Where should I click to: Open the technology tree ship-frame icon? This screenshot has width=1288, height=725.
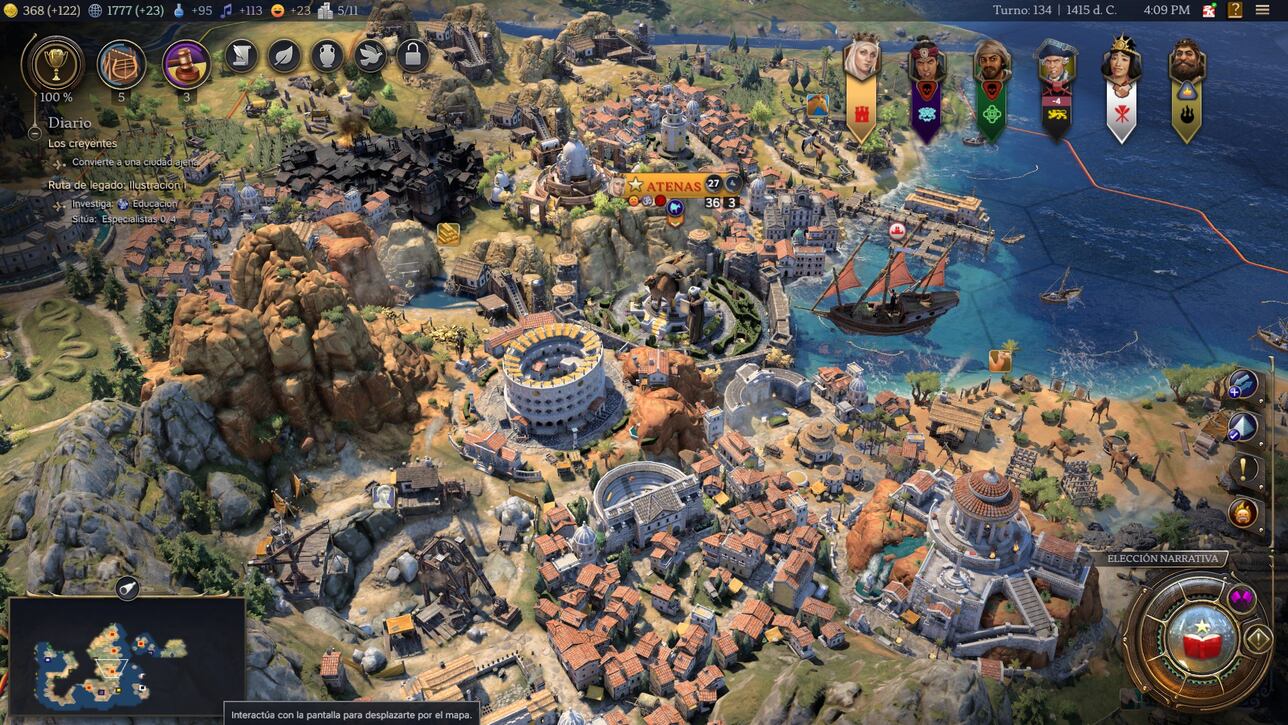point(121,64)
